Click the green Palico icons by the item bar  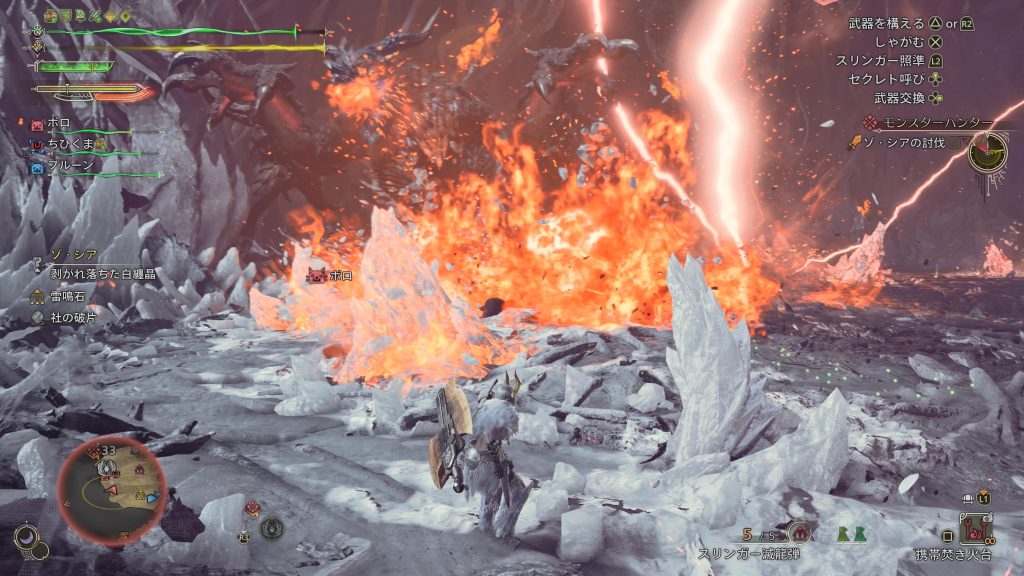coord(849,535)
